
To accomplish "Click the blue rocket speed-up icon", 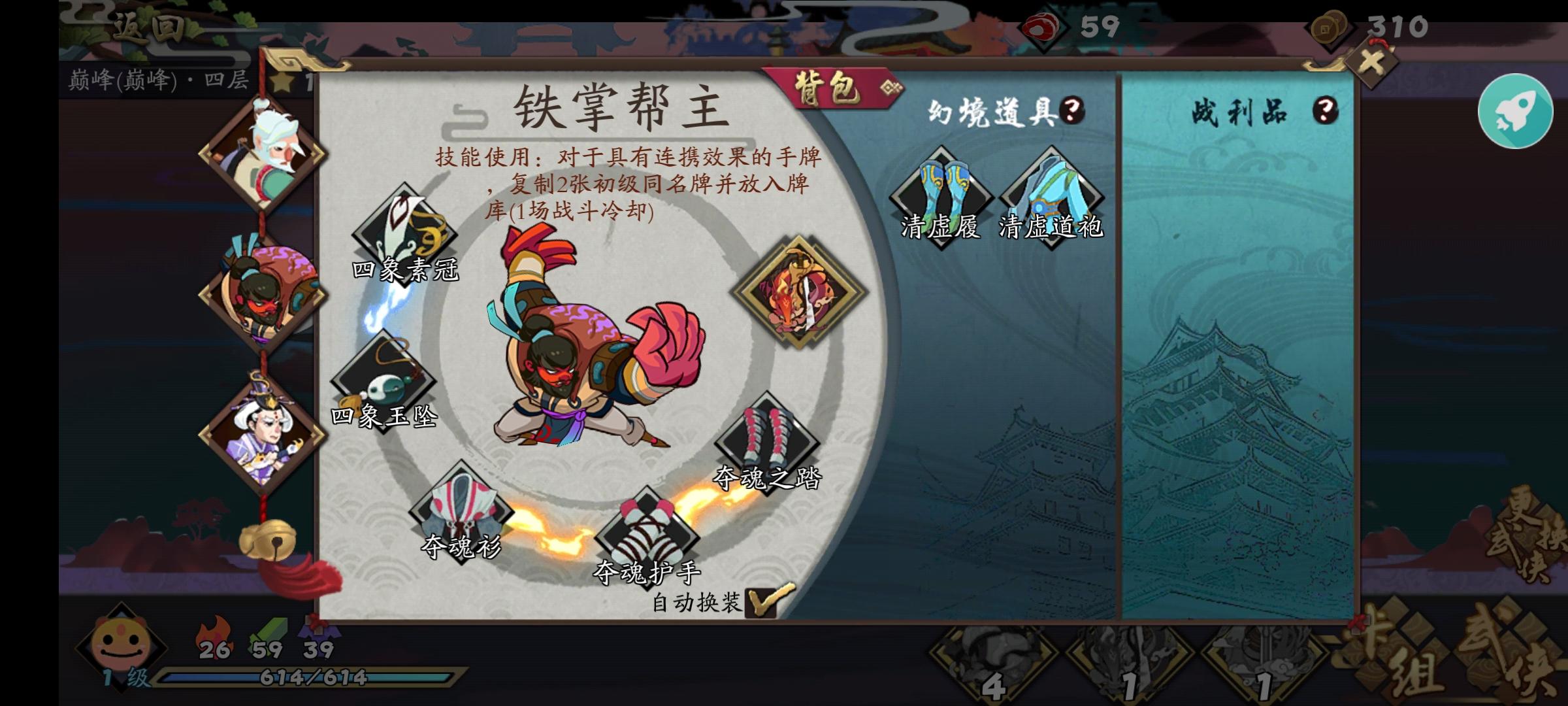I will (1516, 111).
